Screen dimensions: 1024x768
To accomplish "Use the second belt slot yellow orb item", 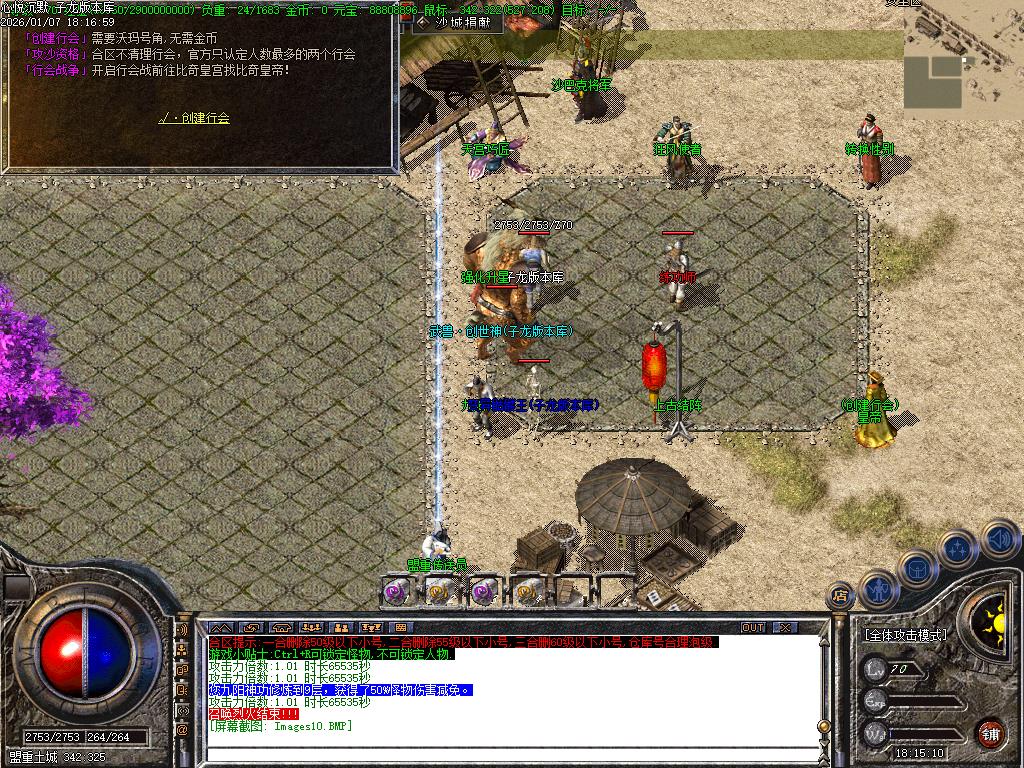I will point(438,591).
